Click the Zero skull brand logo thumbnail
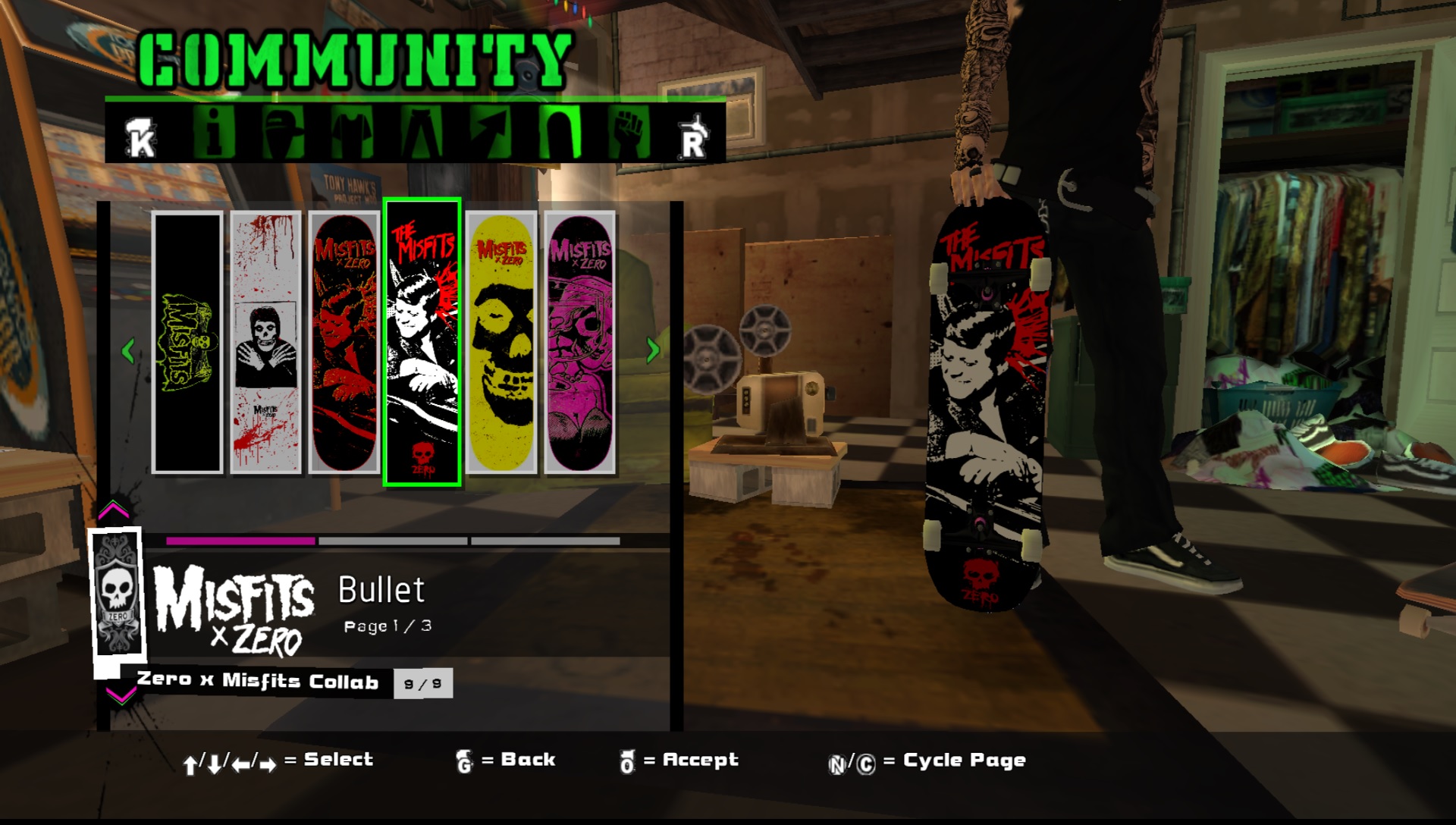The height and width of the screenshot is (825, 1456). pyautogui.click(x=117, y=592)
